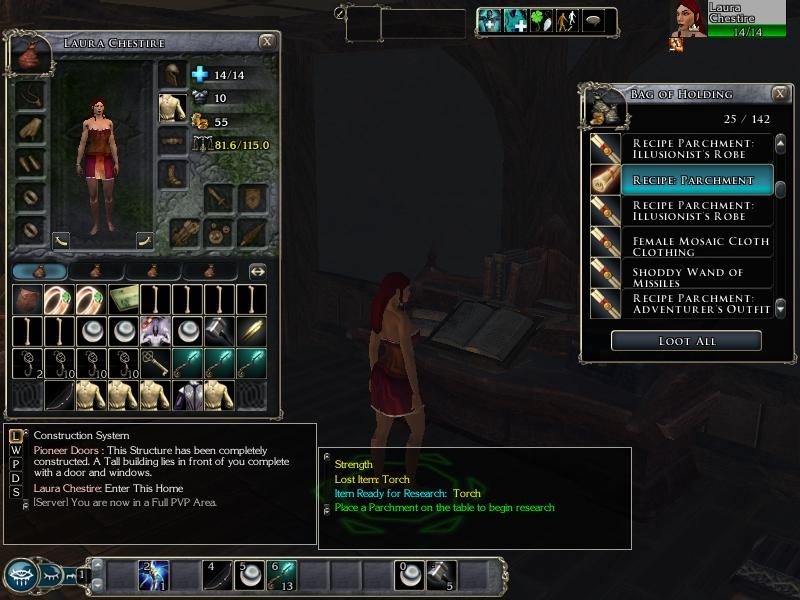800x600 pixels.
Task: Toggle the eye-shaped mode button
Action: tap(22, 575)
